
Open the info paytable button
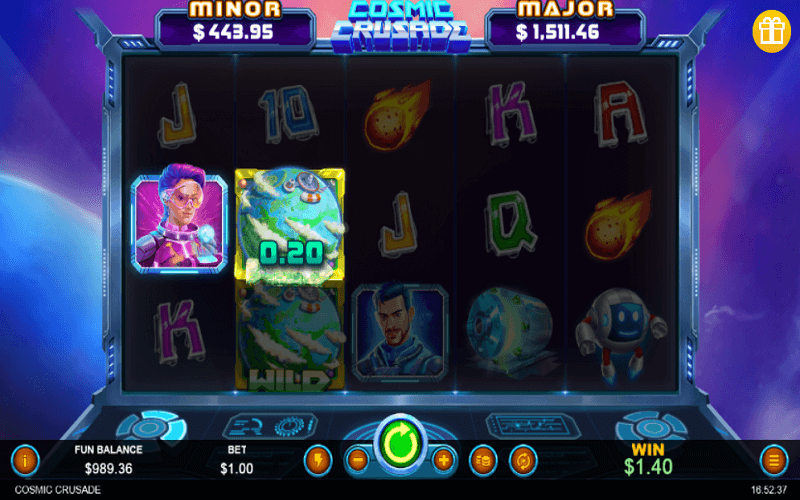point(24,461)
